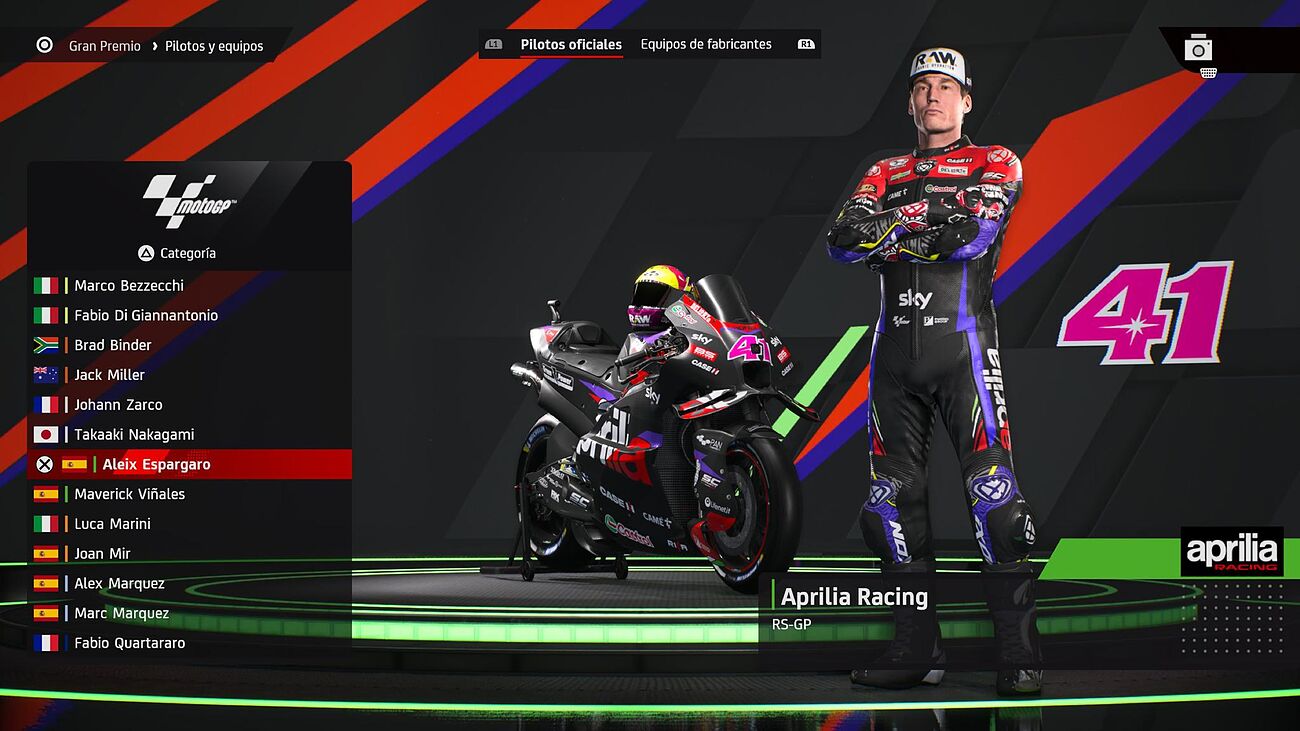
Task: Click the camera photo mode icon
Action: [x=1198, y=48]
